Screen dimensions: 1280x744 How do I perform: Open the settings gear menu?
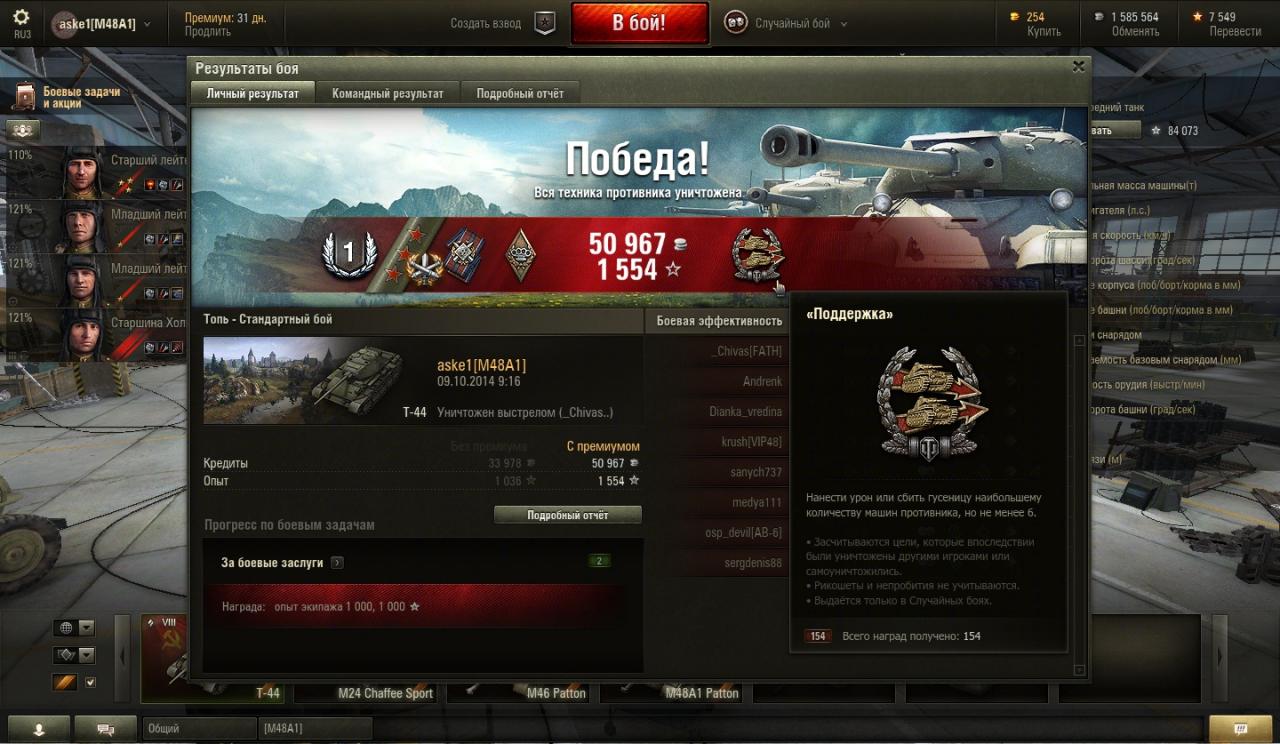pyautogui.click(x=21, y=17)
